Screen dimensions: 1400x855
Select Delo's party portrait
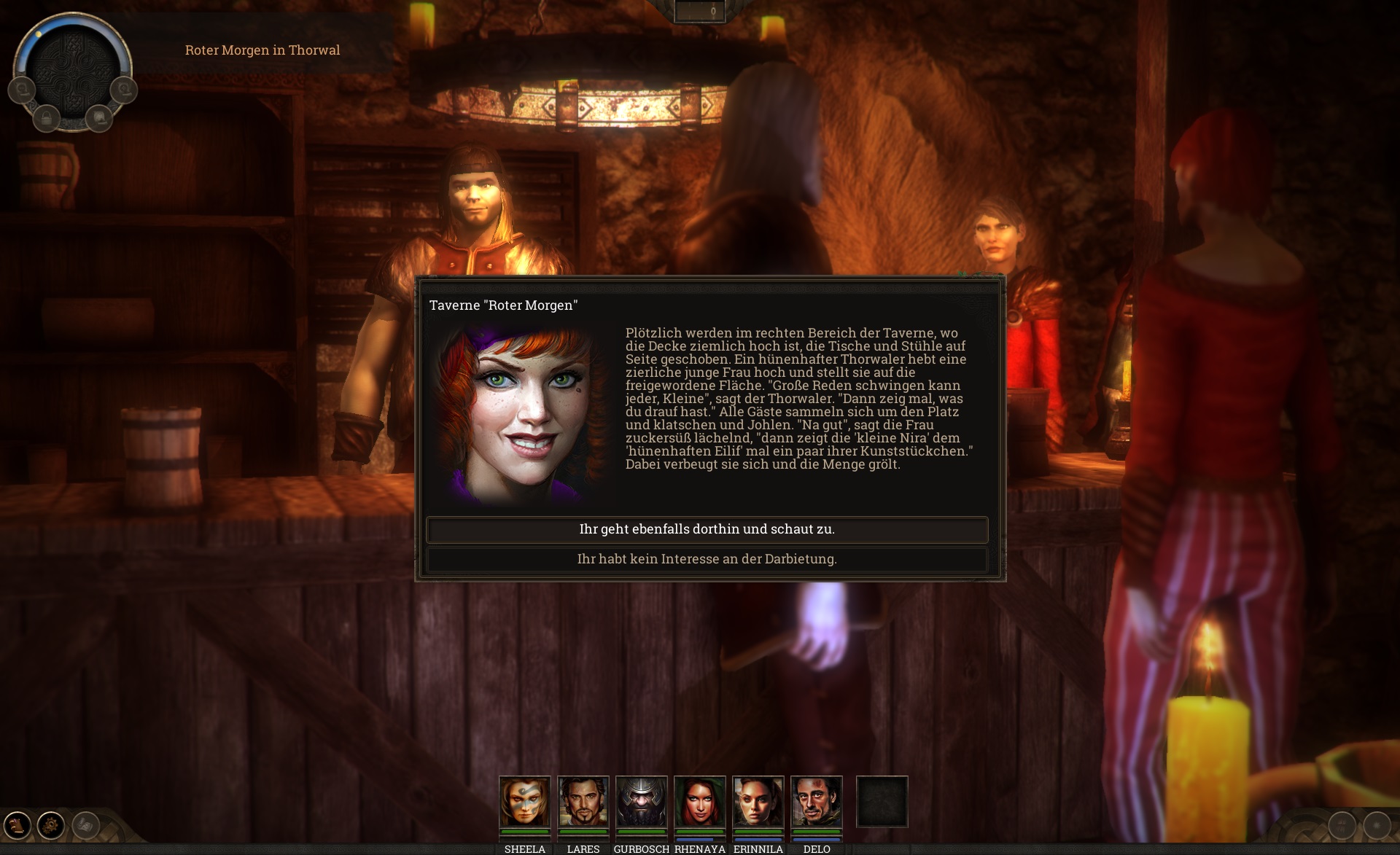pyautogui.click(x=816, y=802)
